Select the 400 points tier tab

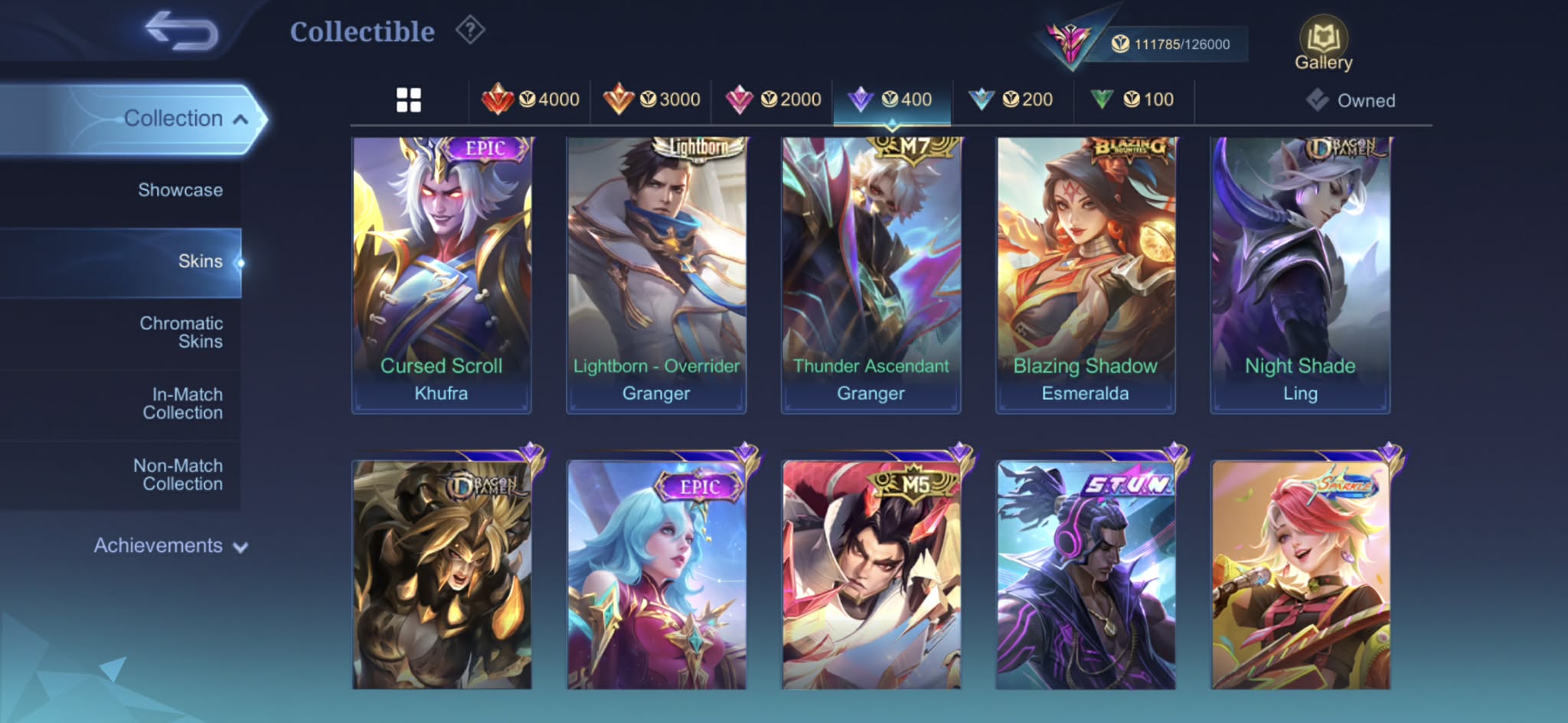(x=892, y=100)
